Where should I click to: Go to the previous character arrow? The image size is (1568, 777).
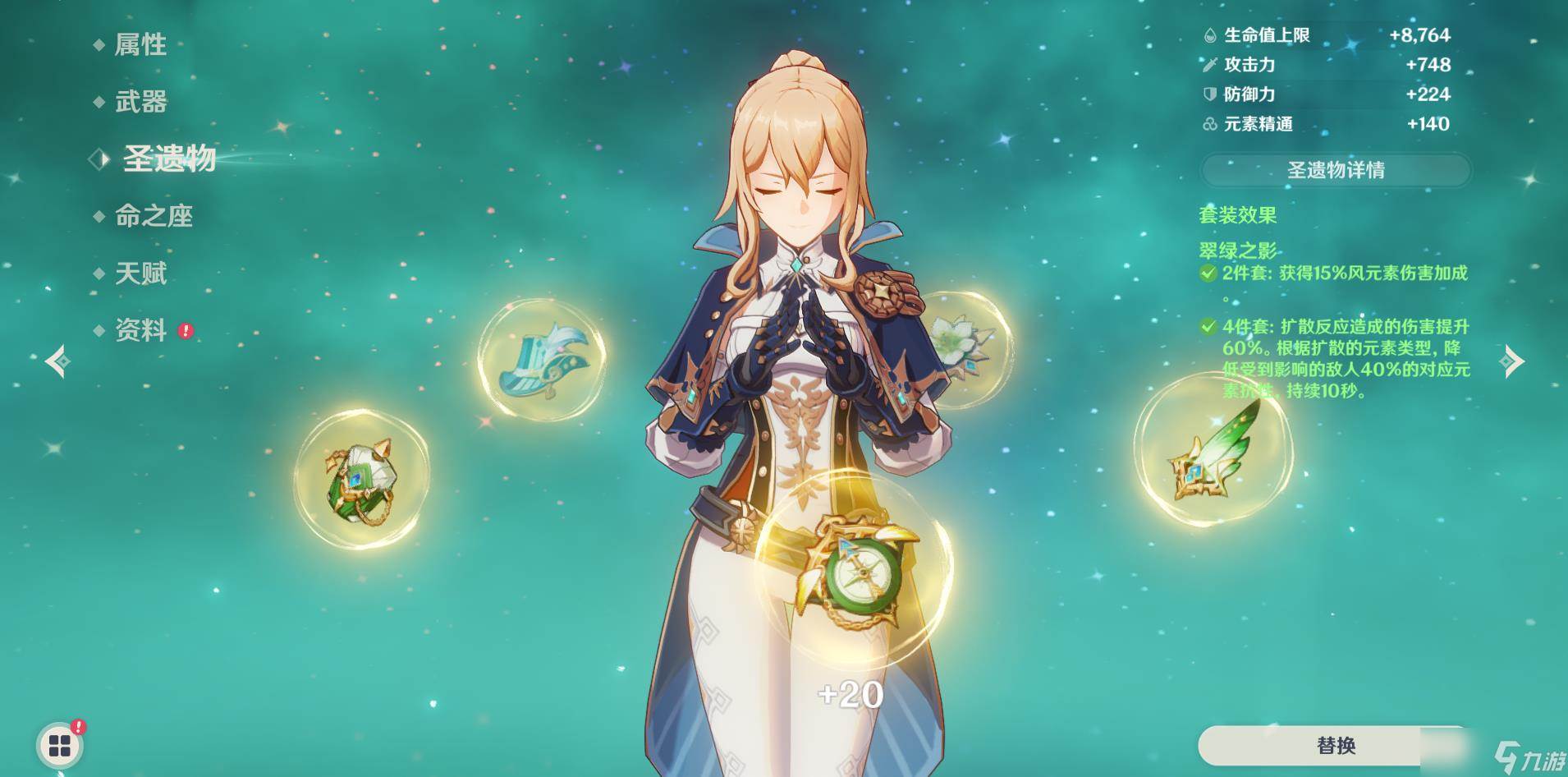pyautogui.click(x=57, y=361)
